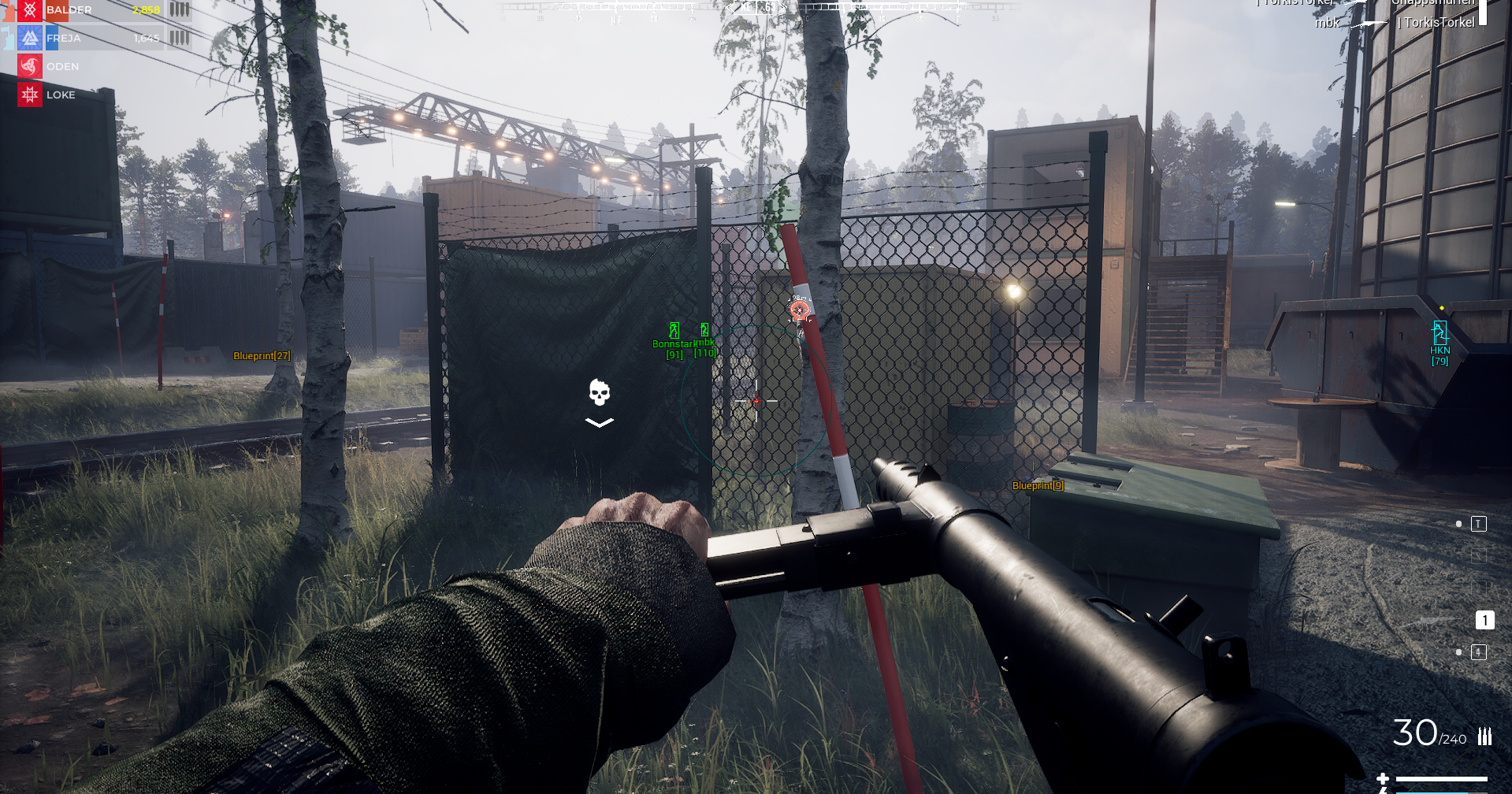
Task: Click the LOKE squad emblem
Action: [30, 95]
